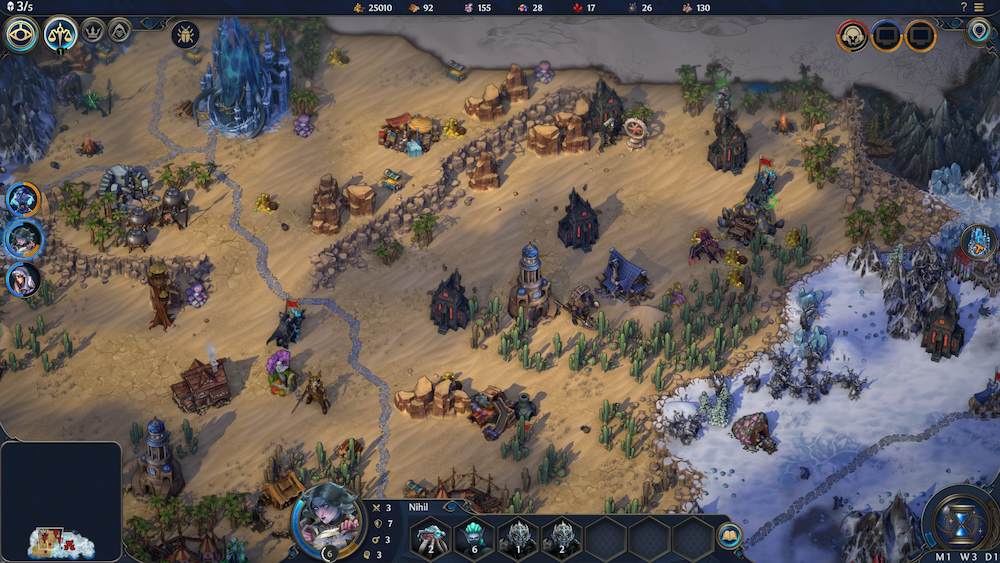The height and width of the screenshot is (563, 1000).
Task: Open the crown kingdom overview
Action: (93, 31)
